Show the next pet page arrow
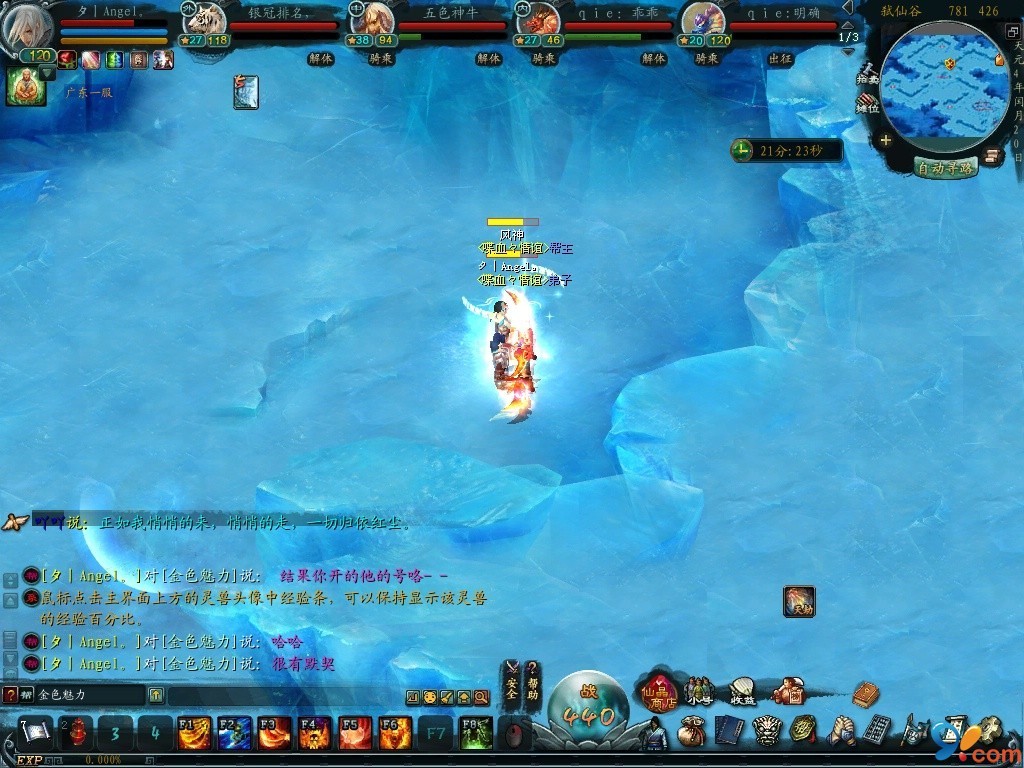 coord(848,50)
